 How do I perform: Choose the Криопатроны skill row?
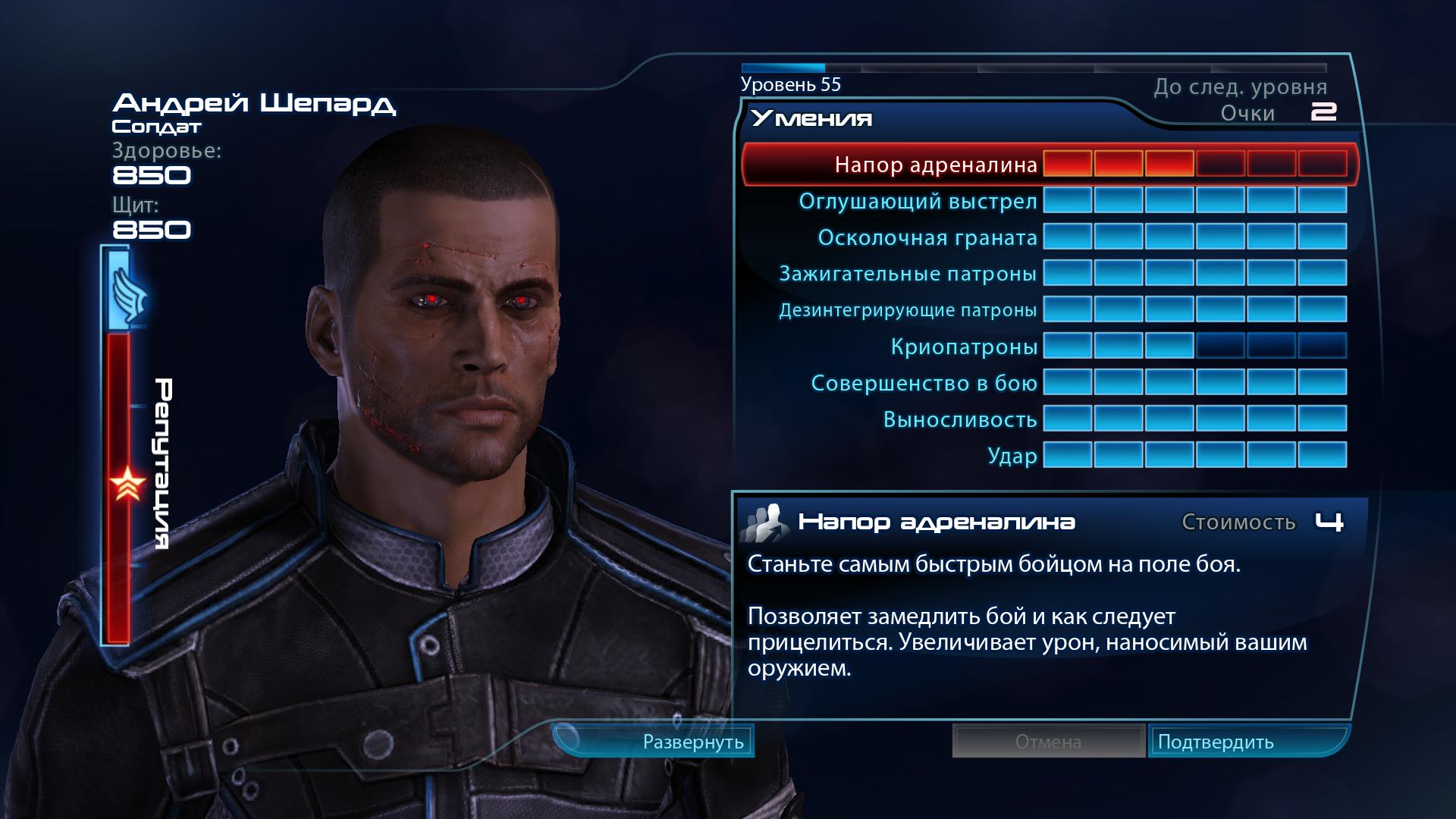[963, 347]
